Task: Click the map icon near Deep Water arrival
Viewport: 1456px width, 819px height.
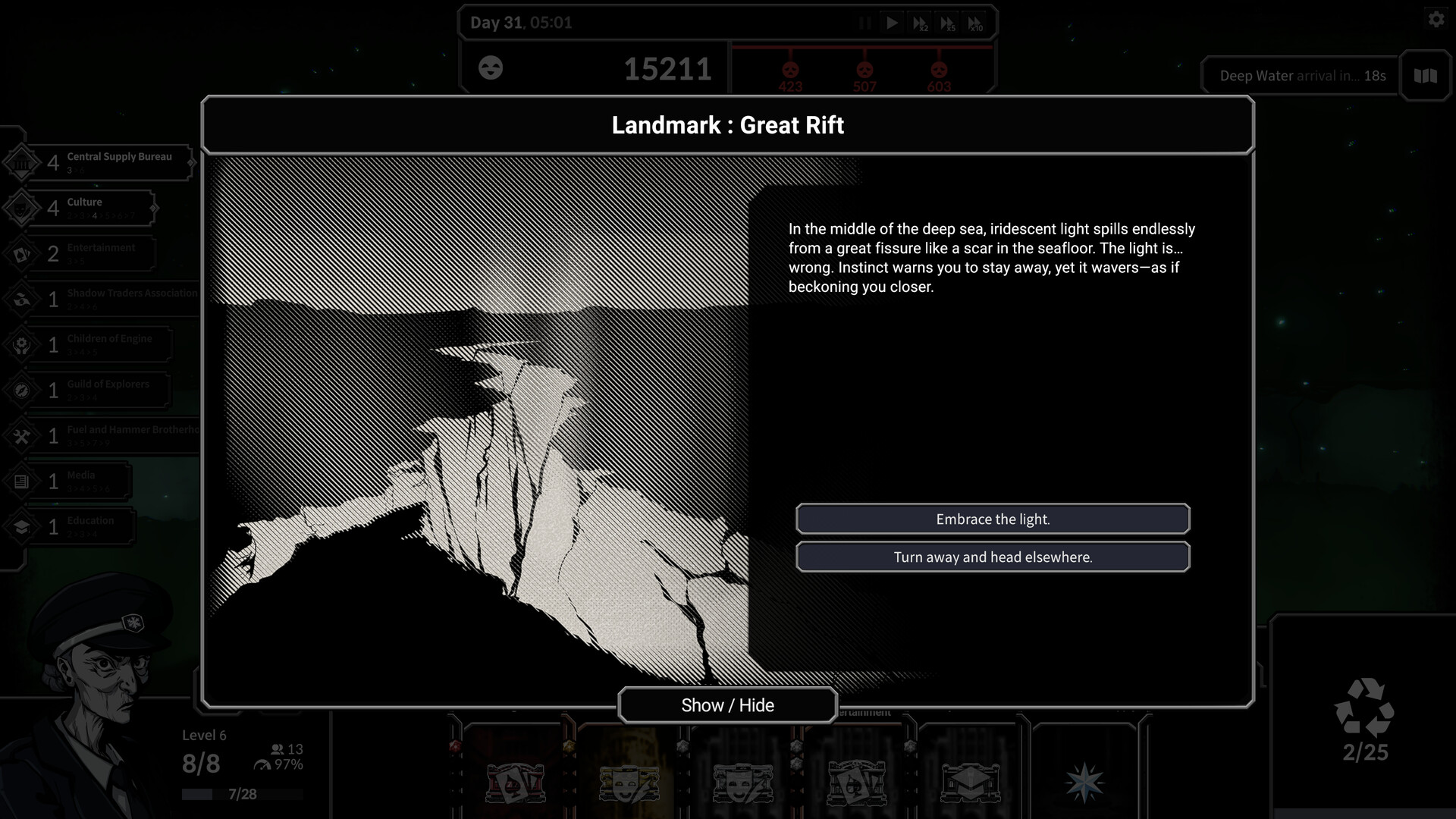Action: [x=1424, y=76]
